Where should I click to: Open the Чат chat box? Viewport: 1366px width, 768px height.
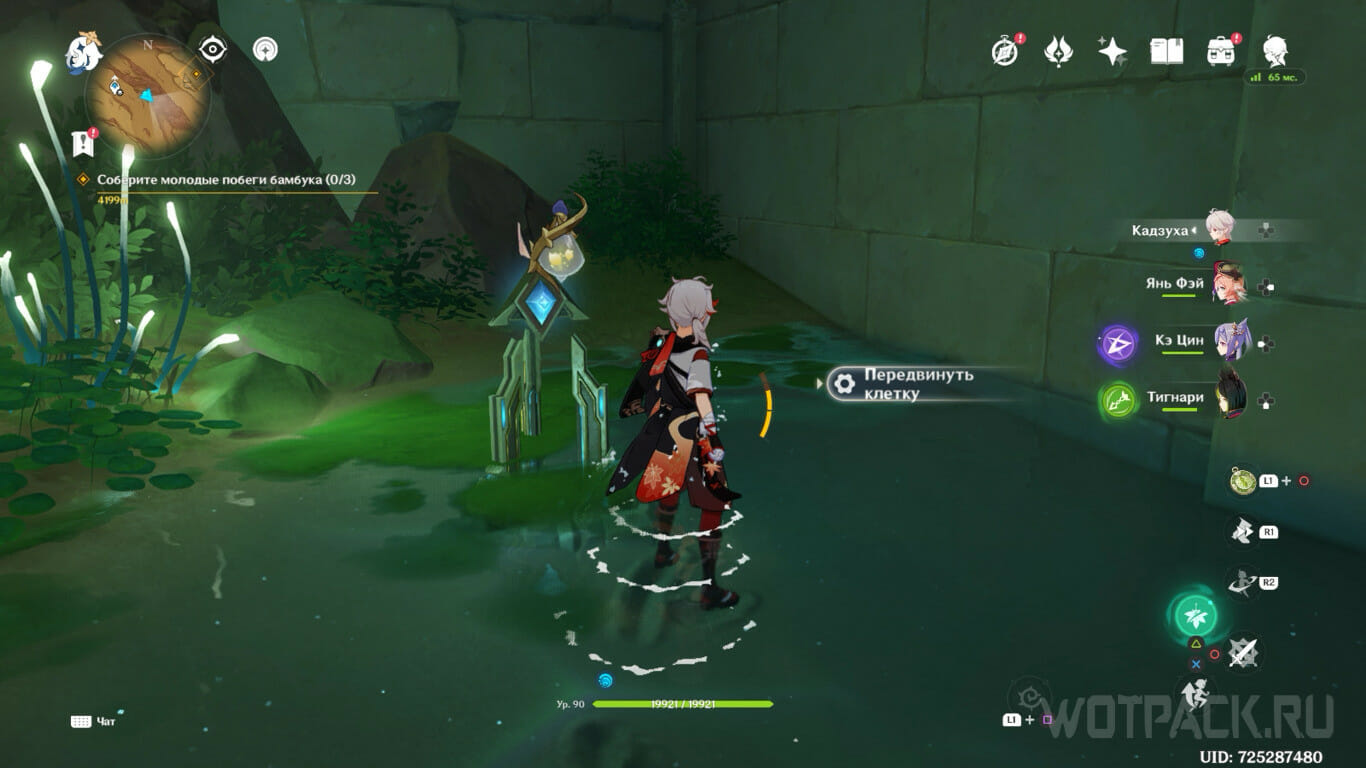(x=93, y=721)
